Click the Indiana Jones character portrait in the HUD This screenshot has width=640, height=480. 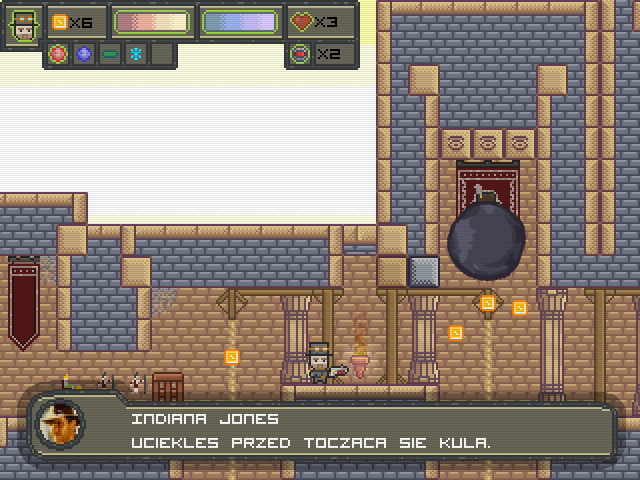pos(23,25)
